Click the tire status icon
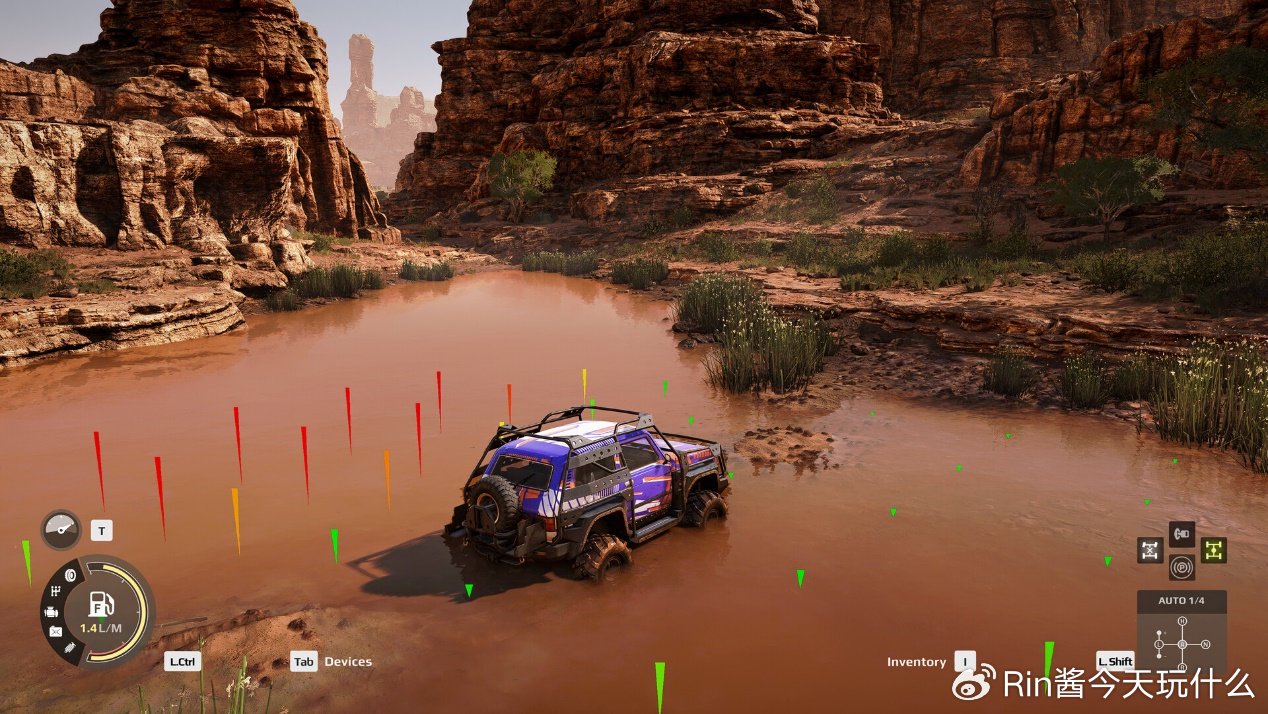The image size is (1268, 714). pos(71,575)
